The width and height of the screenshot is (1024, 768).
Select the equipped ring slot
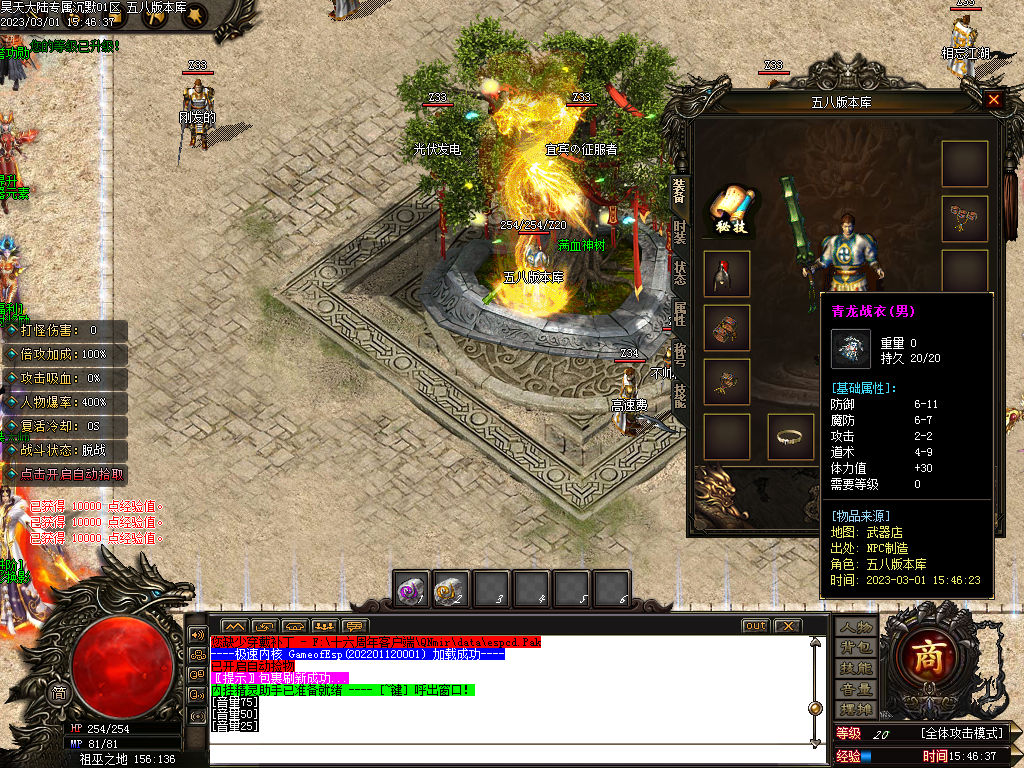[790, 436]
